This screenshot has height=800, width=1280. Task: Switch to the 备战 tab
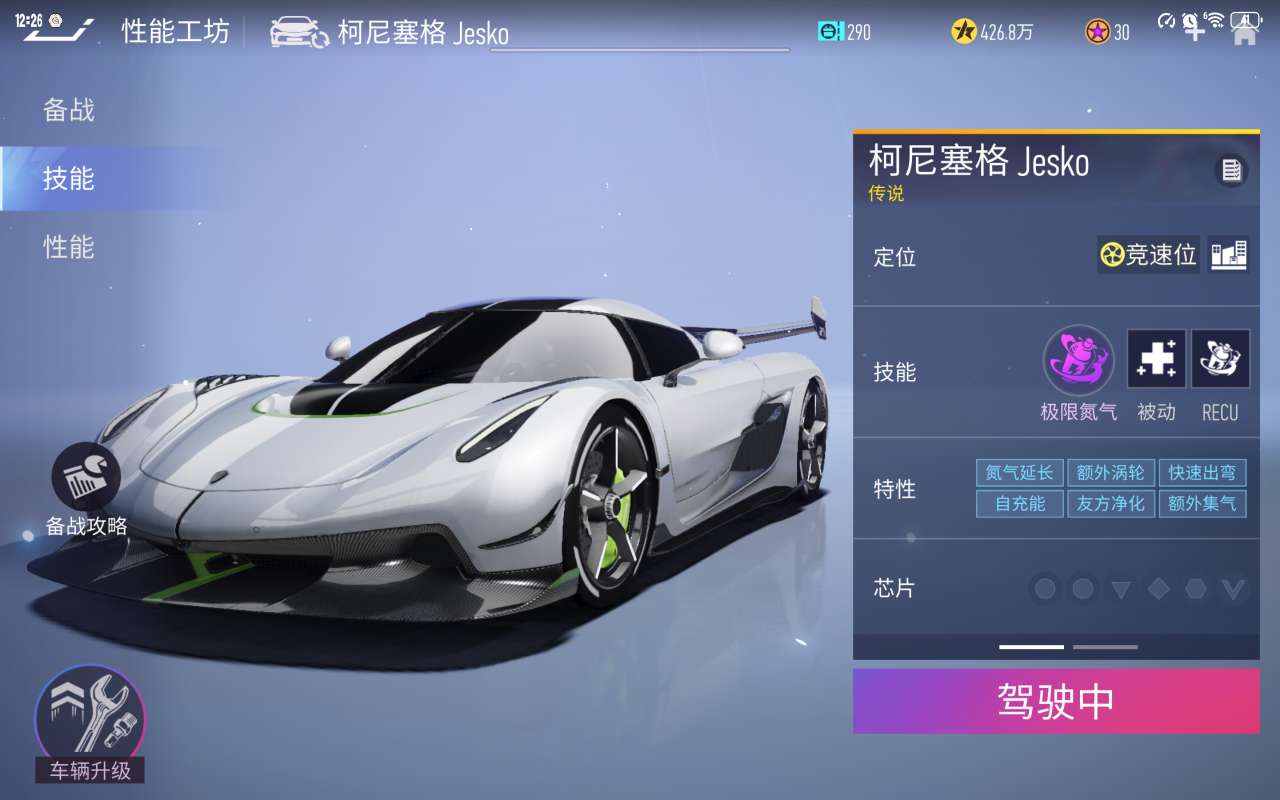pyautogui.click(x=69, y=110)
